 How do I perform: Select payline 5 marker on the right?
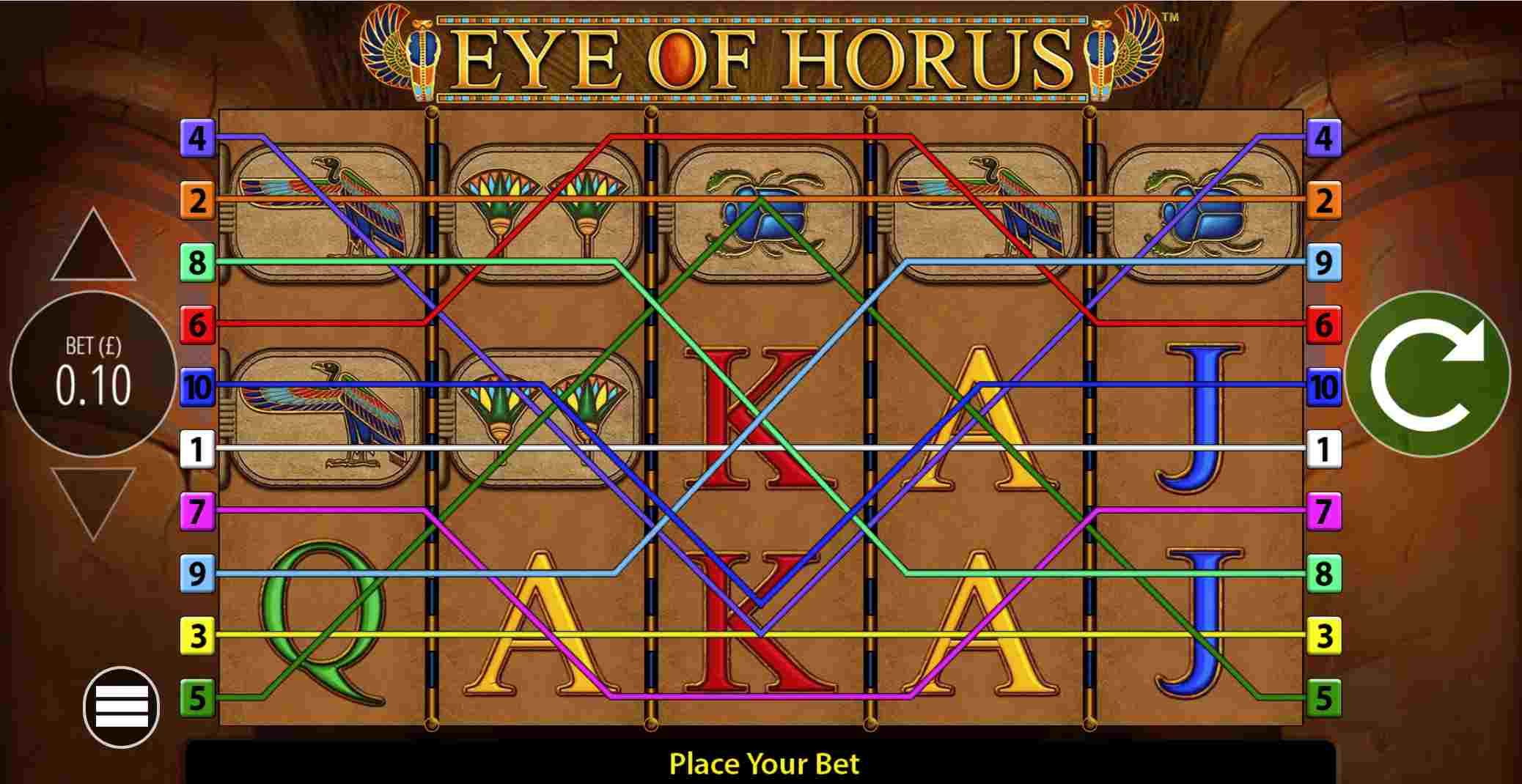click(1324, 701)
